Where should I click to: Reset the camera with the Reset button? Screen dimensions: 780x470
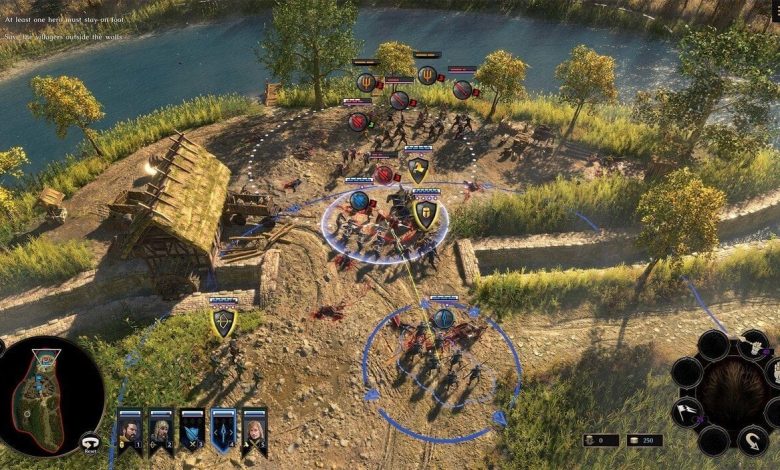click(91, 441)
